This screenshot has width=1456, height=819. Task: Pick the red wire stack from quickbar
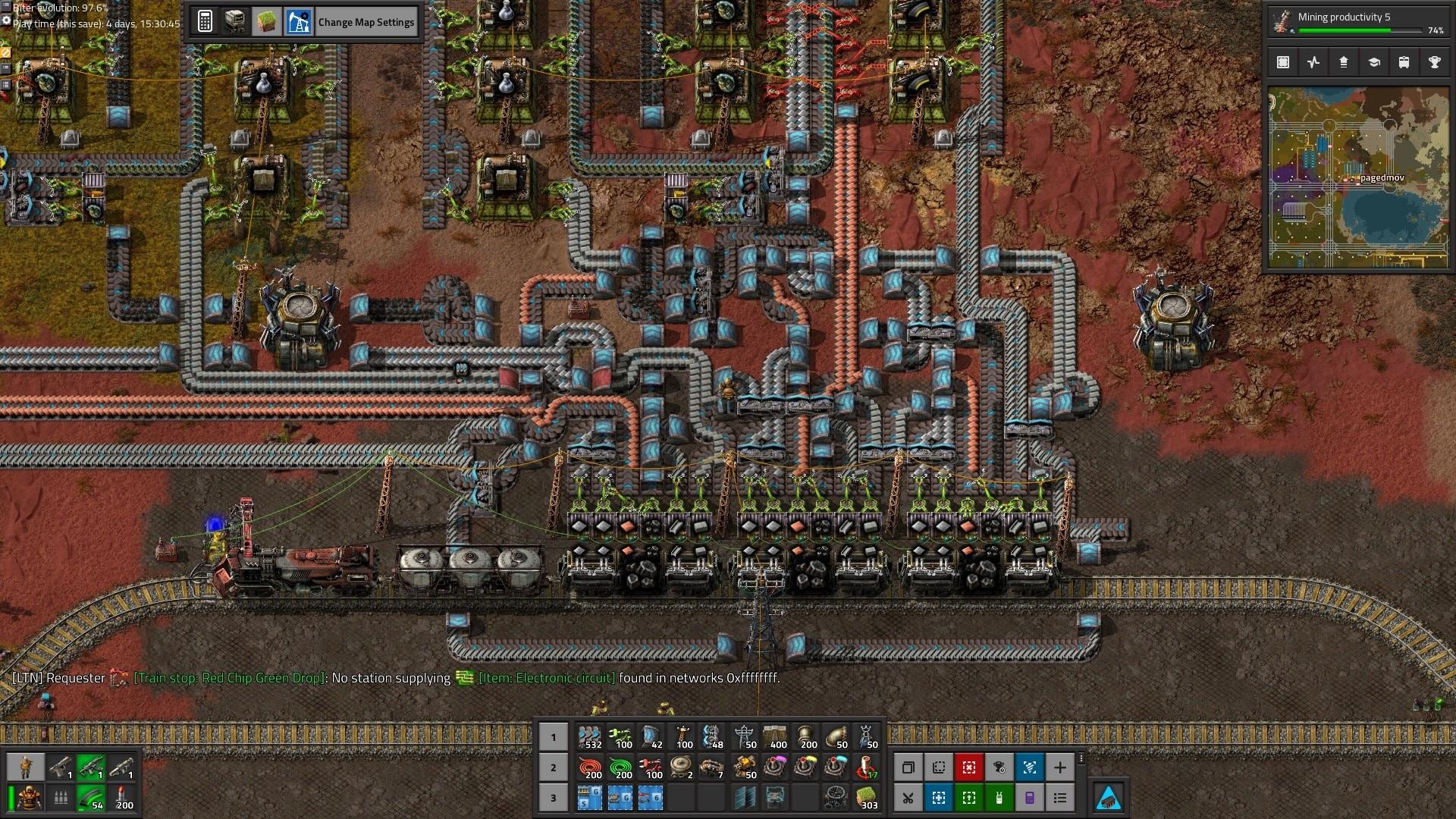coord(590,767)
